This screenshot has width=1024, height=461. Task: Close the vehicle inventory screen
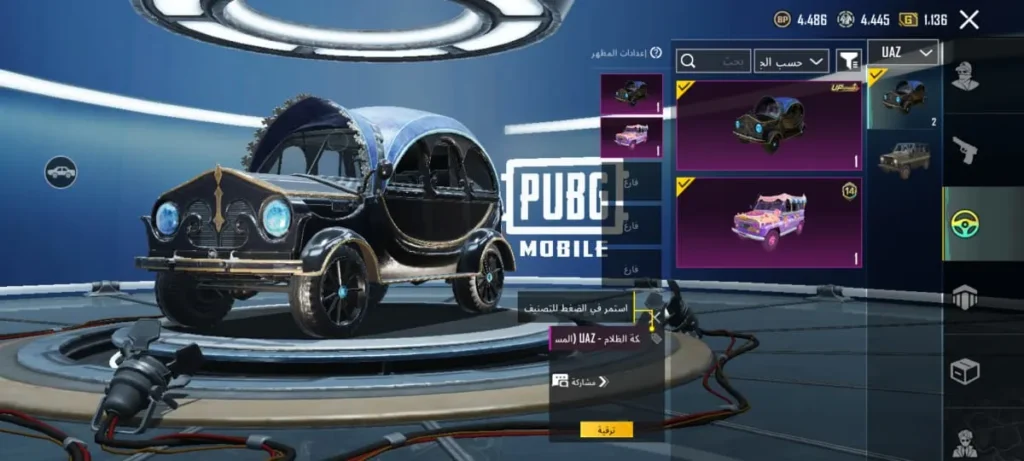(x=968, y=19)
